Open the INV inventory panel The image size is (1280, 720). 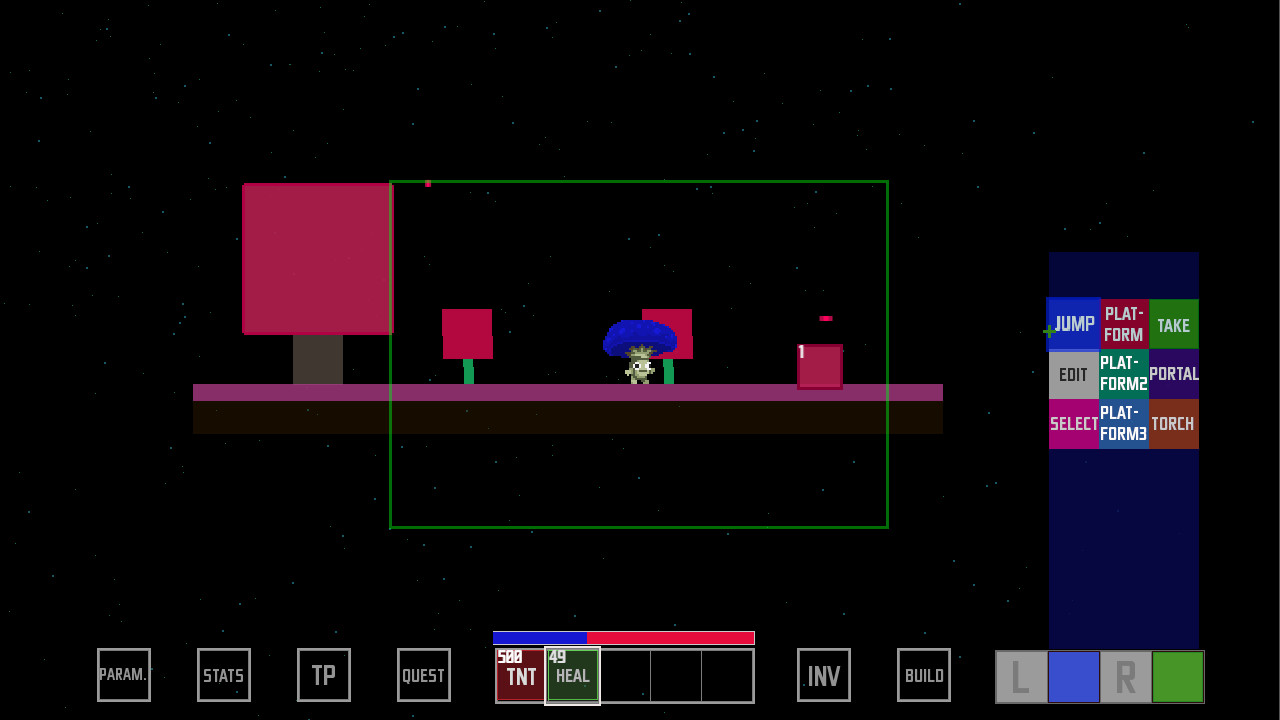click(x=823, y=675)
